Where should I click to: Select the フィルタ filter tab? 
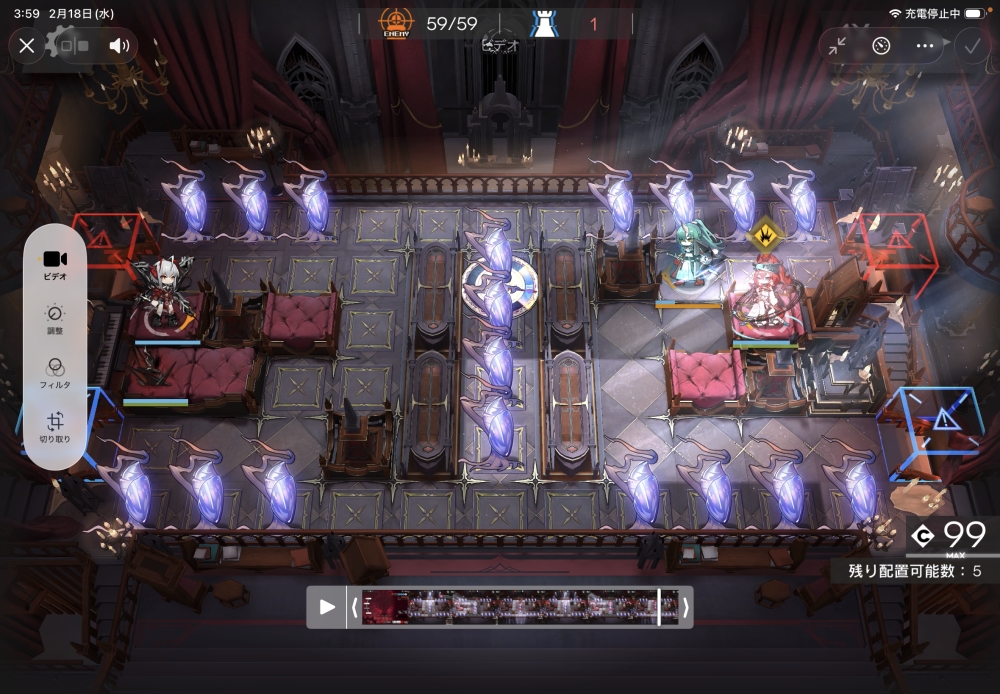(56, 373)
